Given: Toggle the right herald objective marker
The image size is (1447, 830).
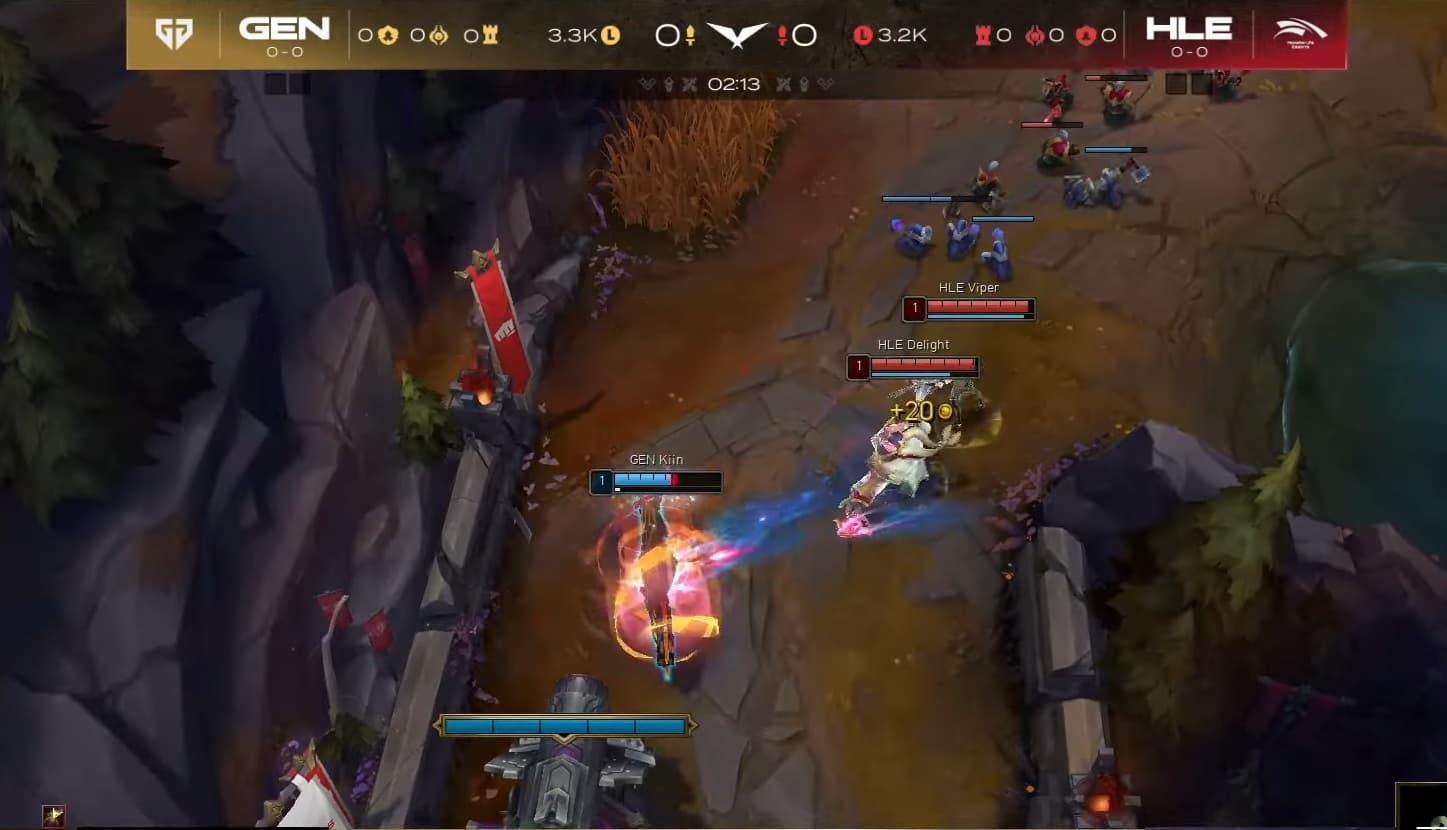Looking at the screenshot, I should 803,84.
